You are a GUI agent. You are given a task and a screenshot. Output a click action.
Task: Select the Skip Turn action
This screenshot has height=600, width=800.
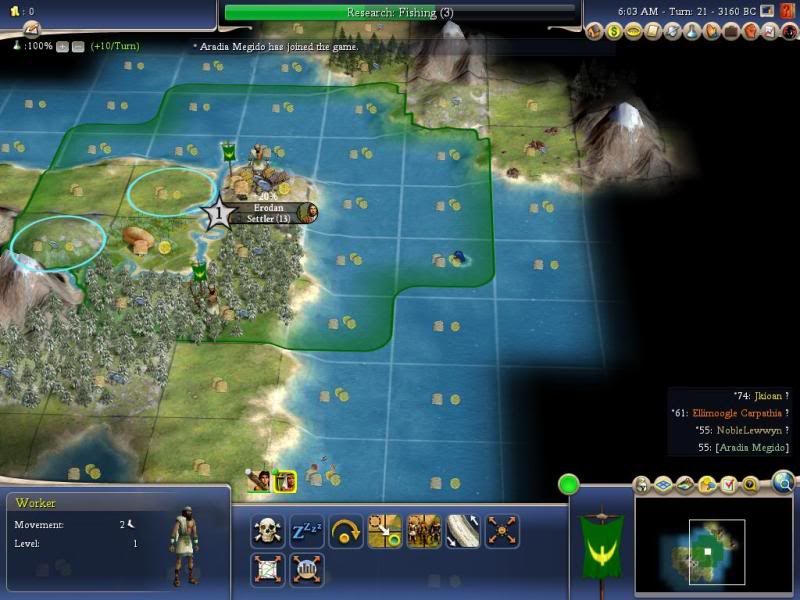click(x=346, y=530)
